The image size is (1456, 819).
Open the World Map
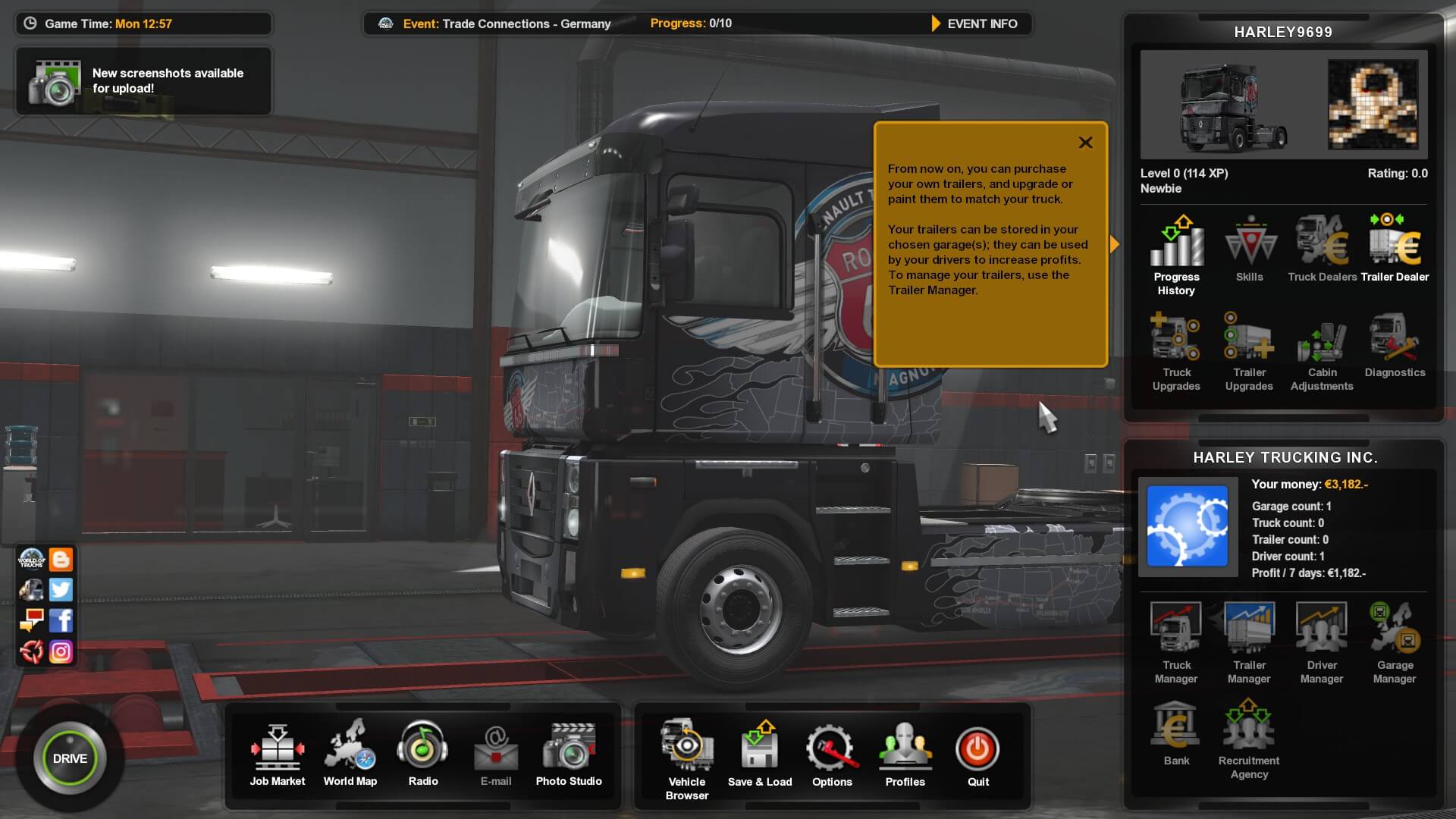[350, 755]
